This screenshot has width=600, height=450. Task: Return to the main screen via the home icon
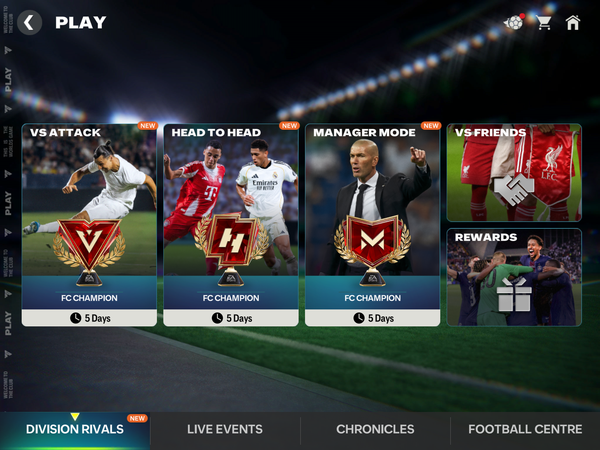pos(573,22)
